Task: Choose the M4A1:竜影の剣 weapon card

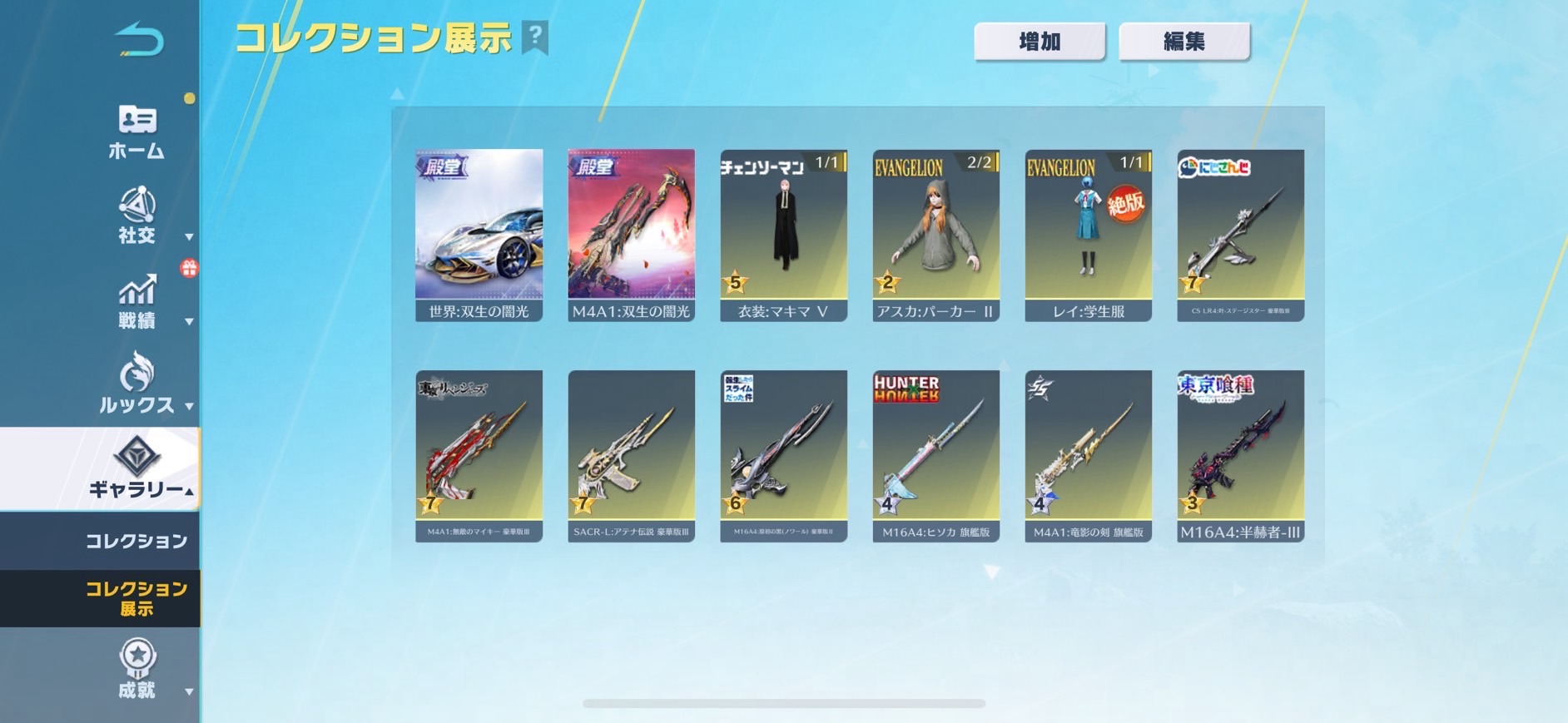Action: (1088, 456)
